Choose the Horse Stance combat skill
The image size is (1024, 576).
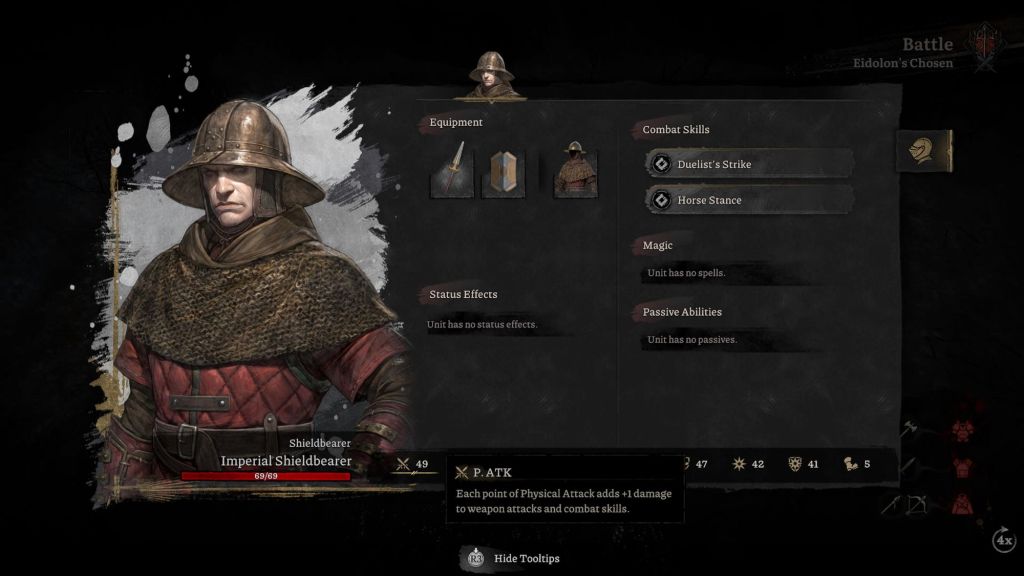[x=750, y=200]
